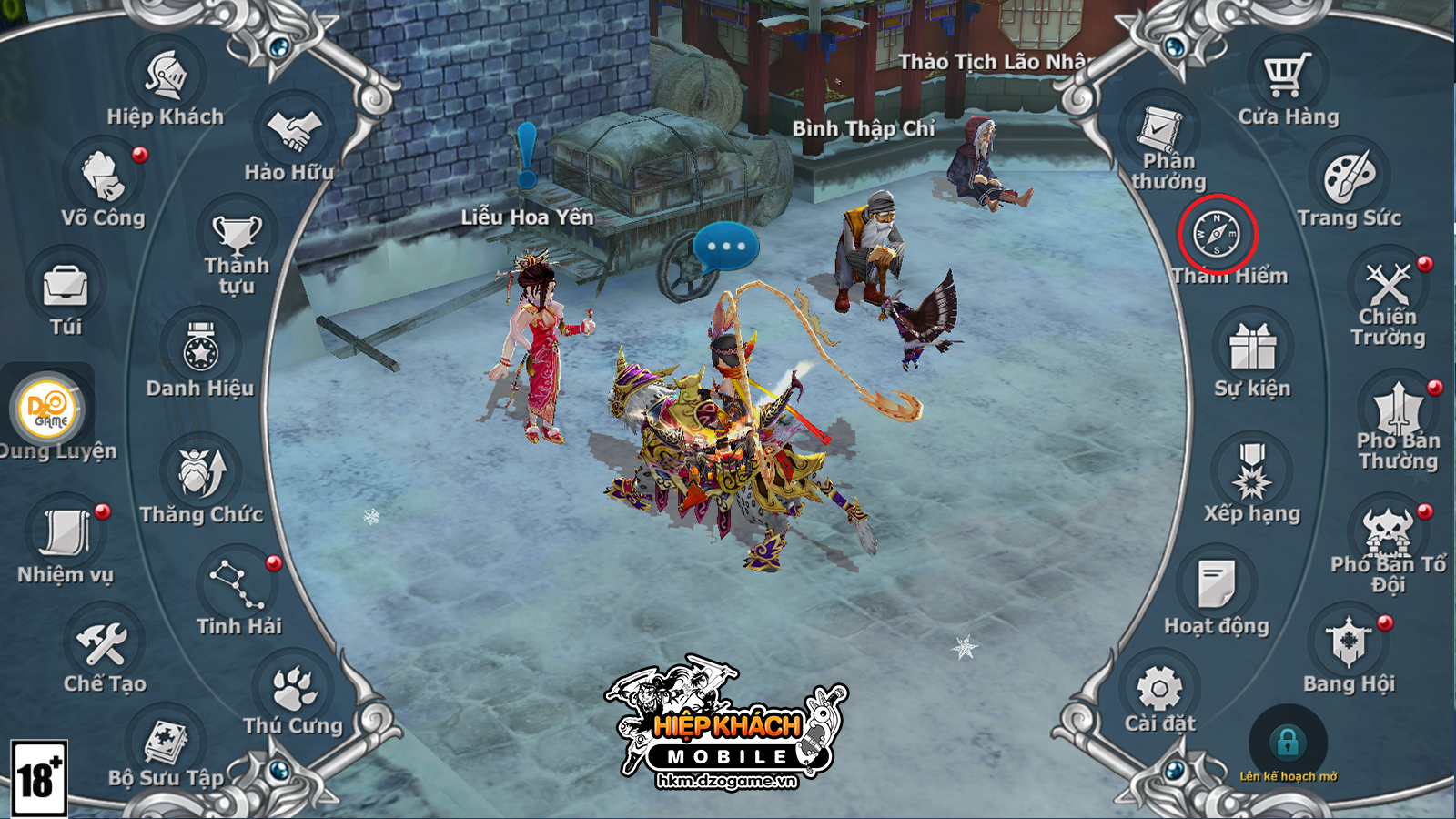Enter the Chiến Trường battlefield
Image resolution: width=1456 pixels, height=819 pixels.
1388,285
